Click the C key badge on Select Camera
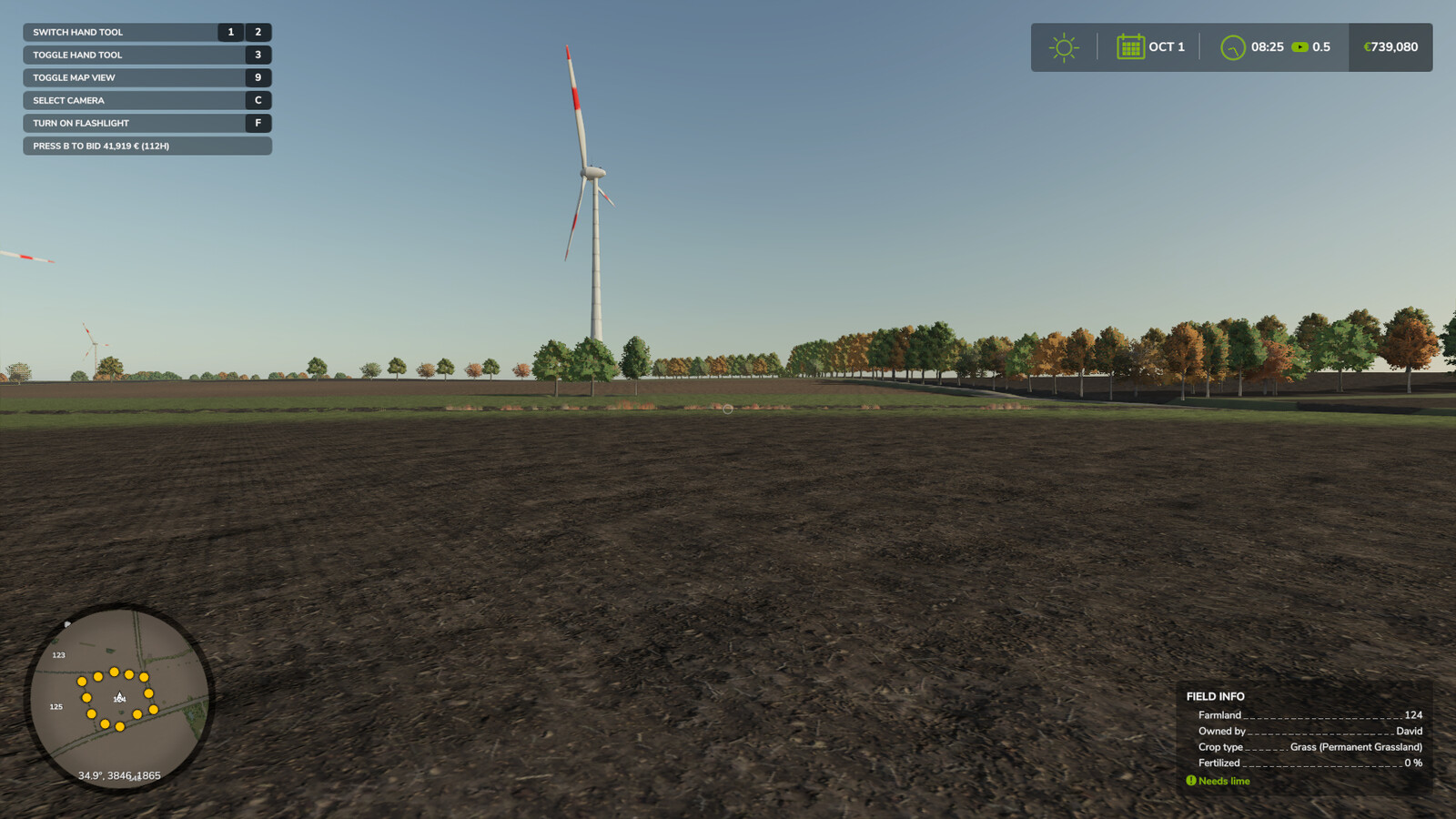The height and width of the screenshot is (819, 1456). click(258, 100)
